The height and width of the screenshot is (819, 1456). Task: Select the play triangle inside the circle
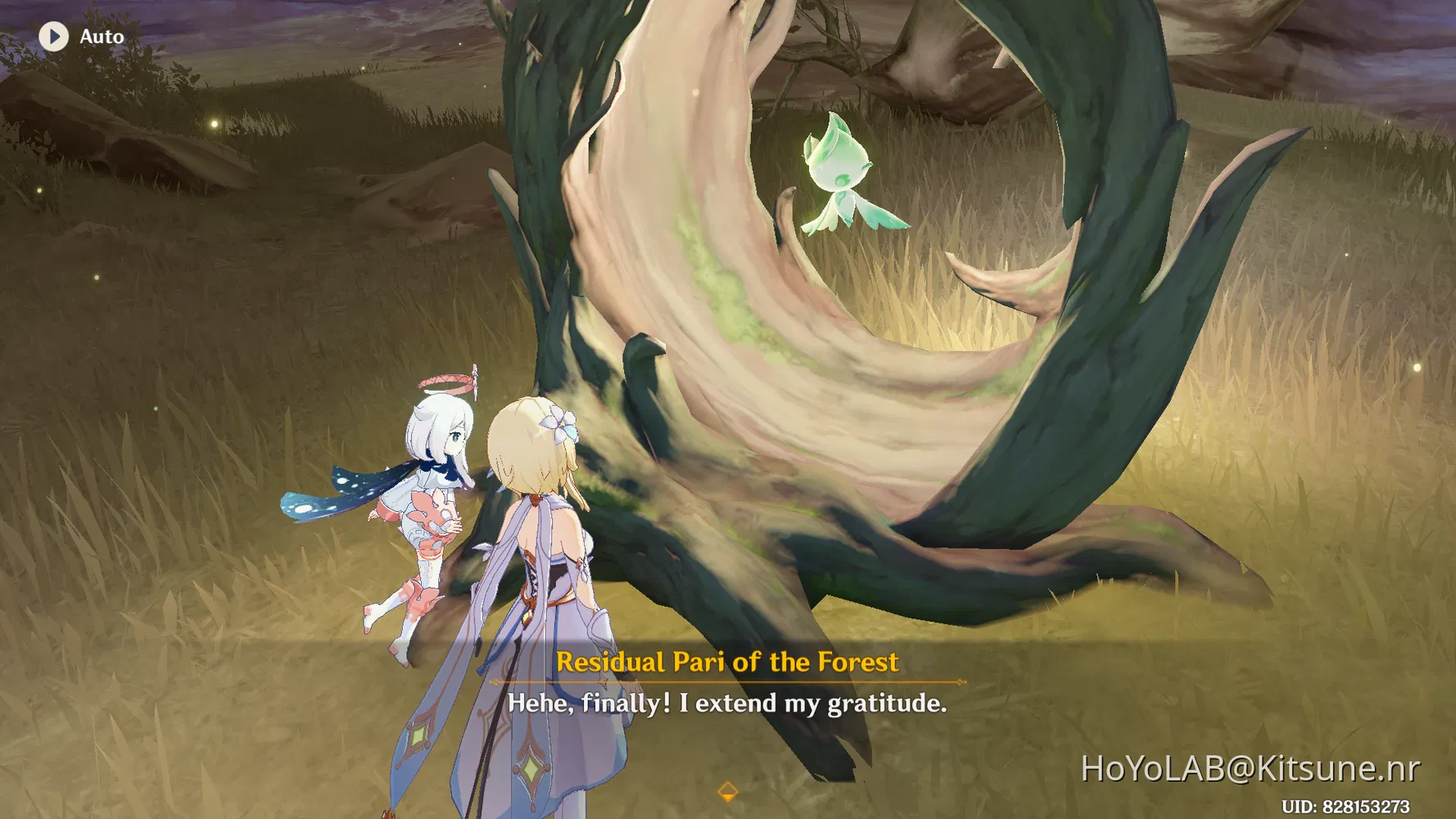pyautogui.click(x=54, y=35)
